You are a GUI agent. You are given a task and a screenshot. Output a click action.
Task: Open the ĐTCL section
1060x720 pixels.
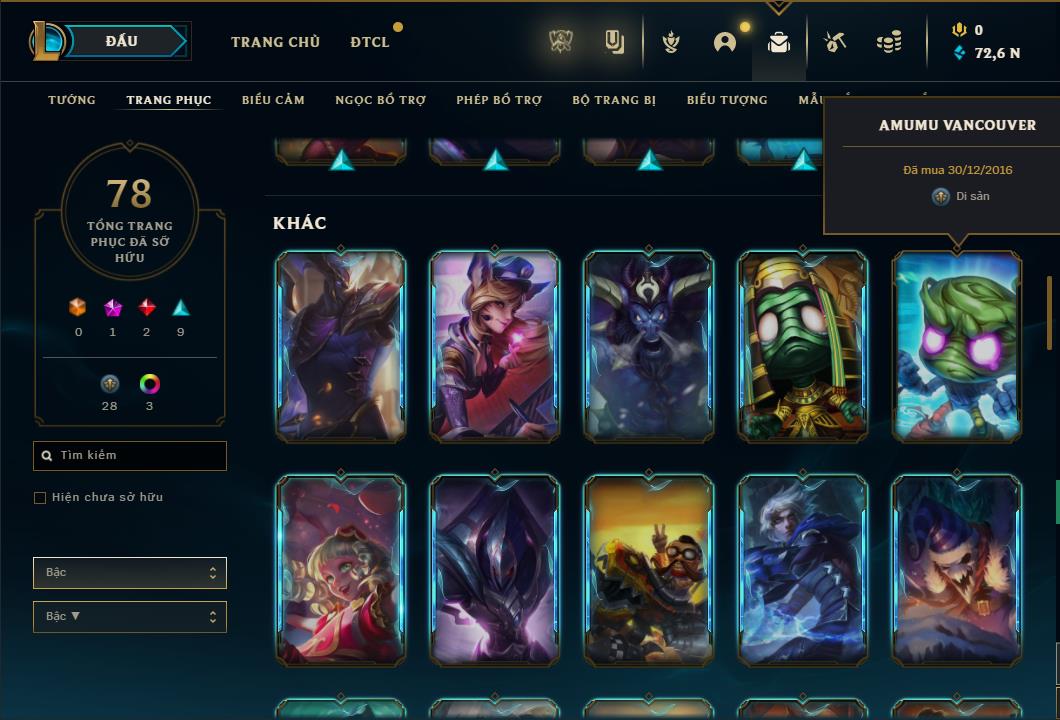[x=370, y=42]
